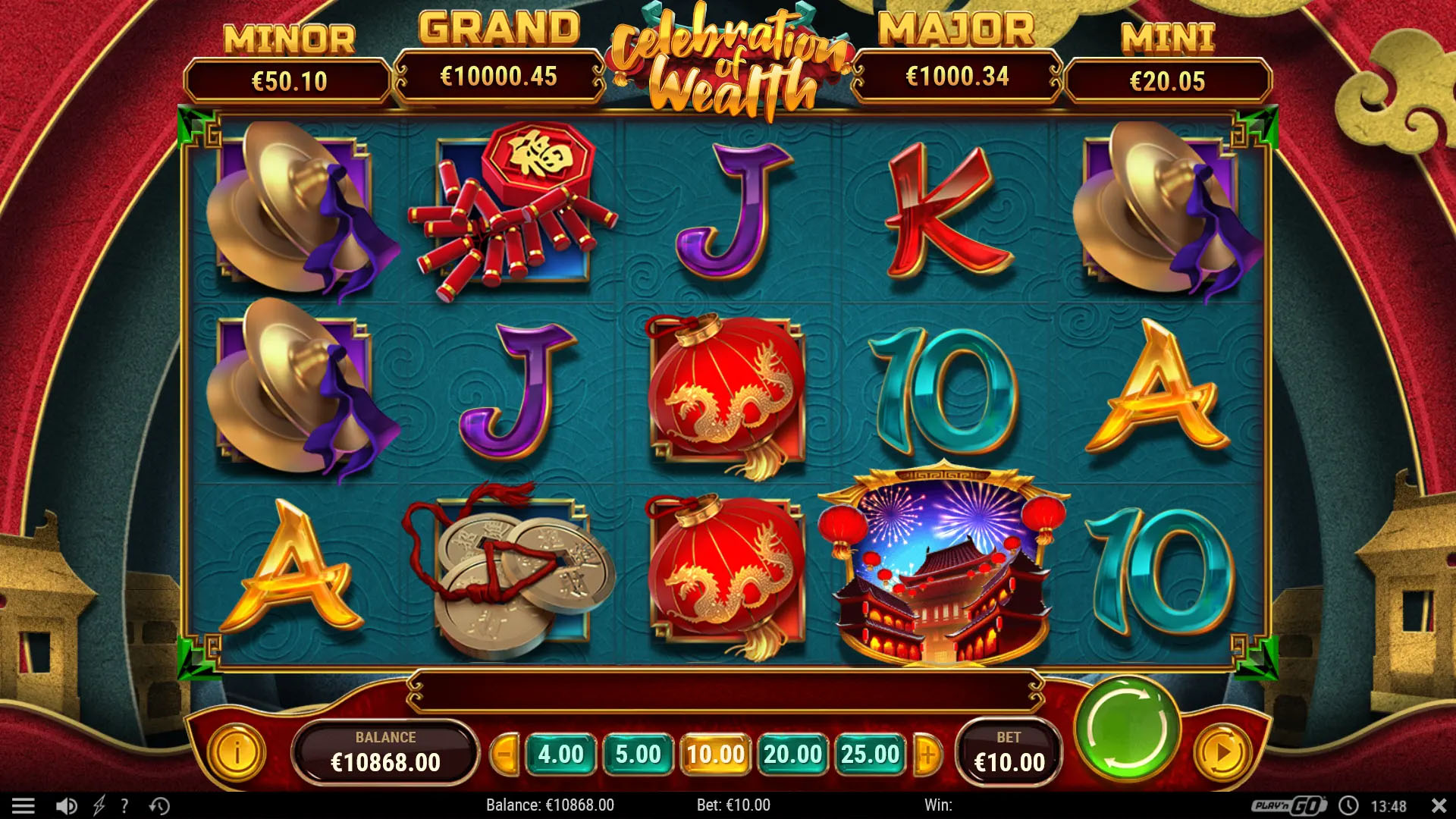Pick the 25.00 bet amount
Viewport: 1456px width, 819px height.
[870, 755]
